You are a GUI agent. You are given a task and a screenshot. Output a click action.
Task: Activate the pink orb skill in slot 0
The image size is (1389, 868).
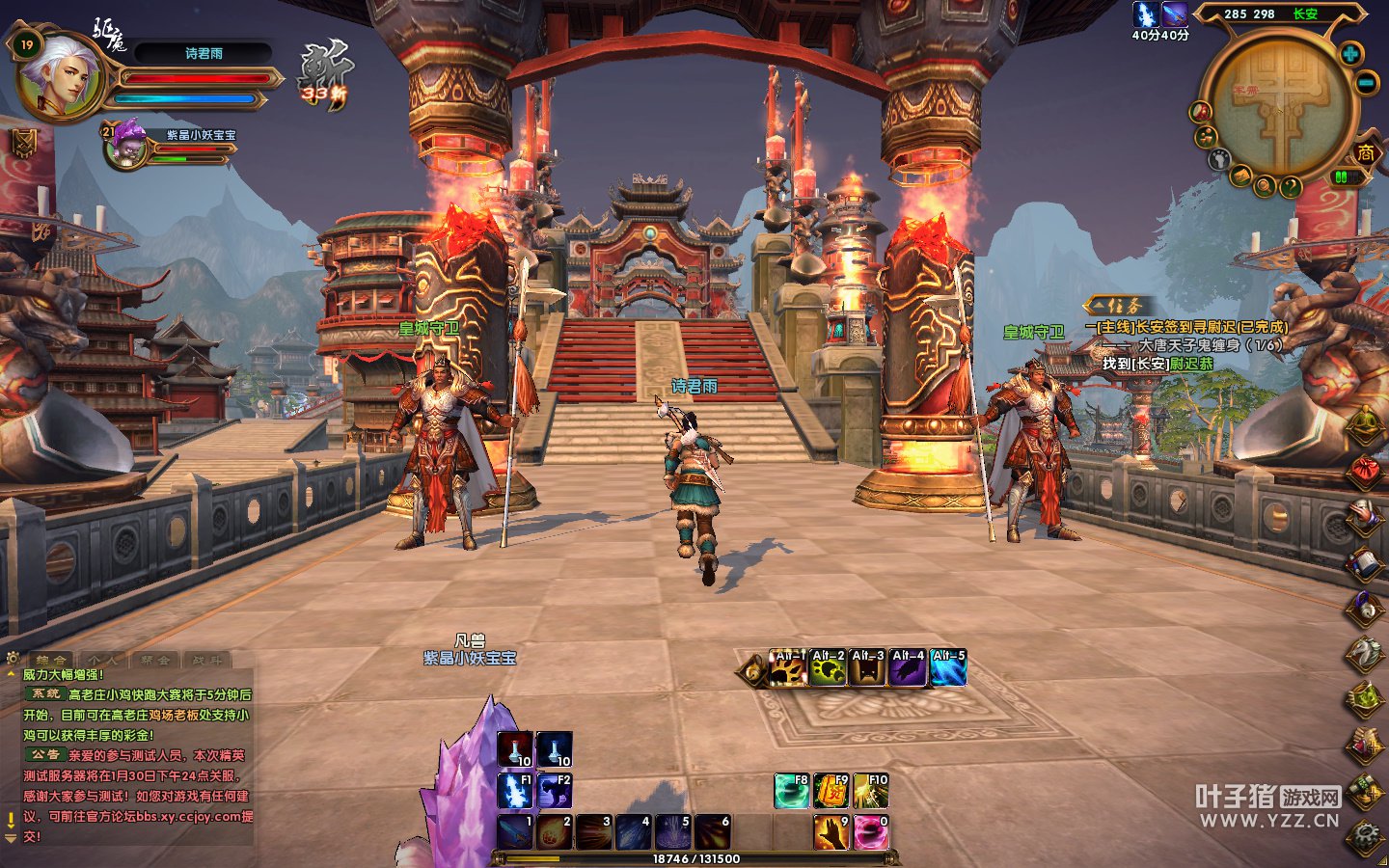click(870, 831)
